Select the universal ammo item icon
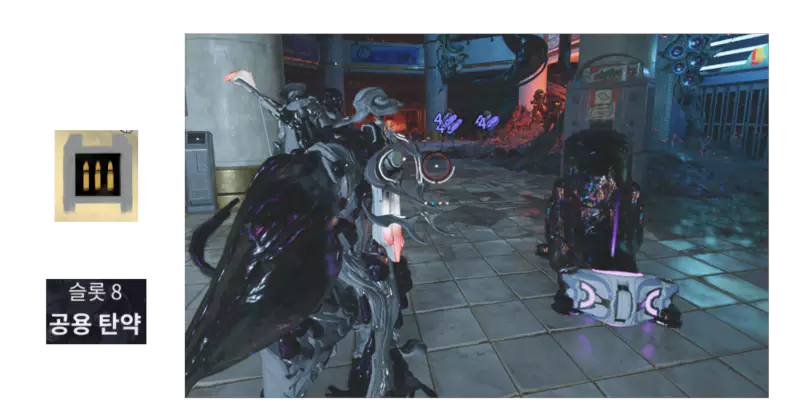This screenshot has height=407, width=800. point(96,175)
